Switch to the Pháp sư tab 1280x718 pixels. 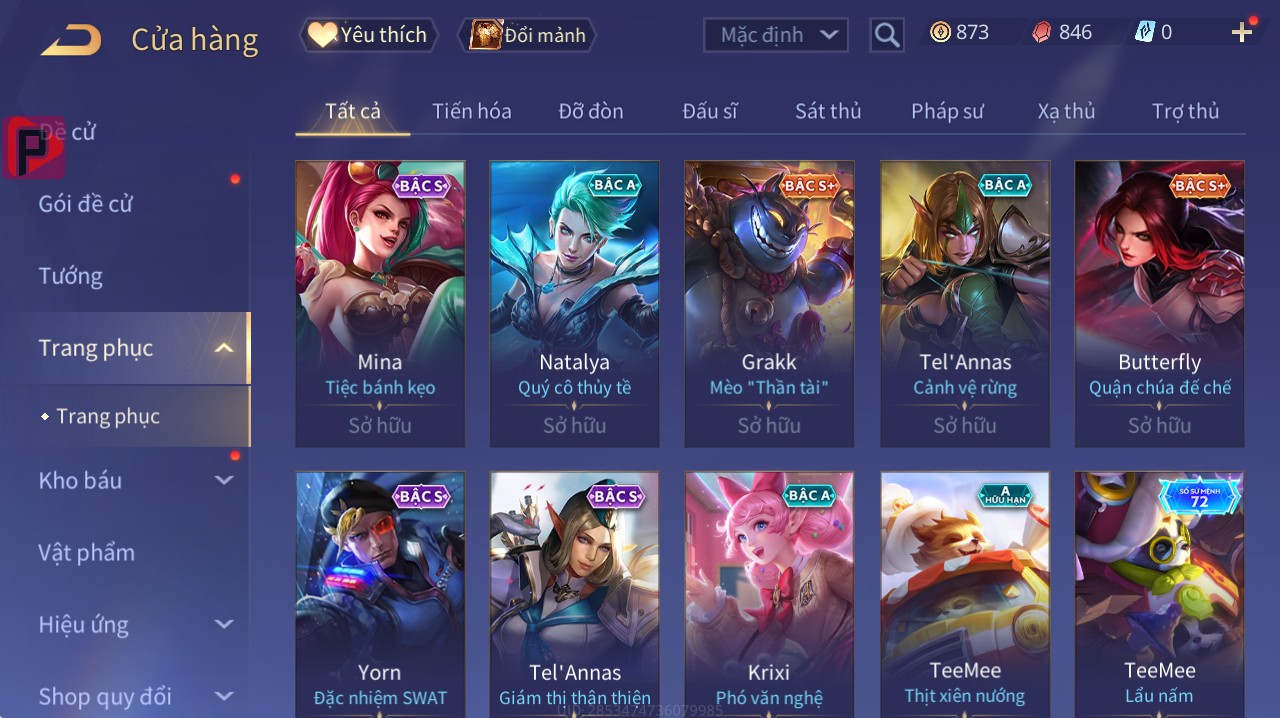click(947, 111)
